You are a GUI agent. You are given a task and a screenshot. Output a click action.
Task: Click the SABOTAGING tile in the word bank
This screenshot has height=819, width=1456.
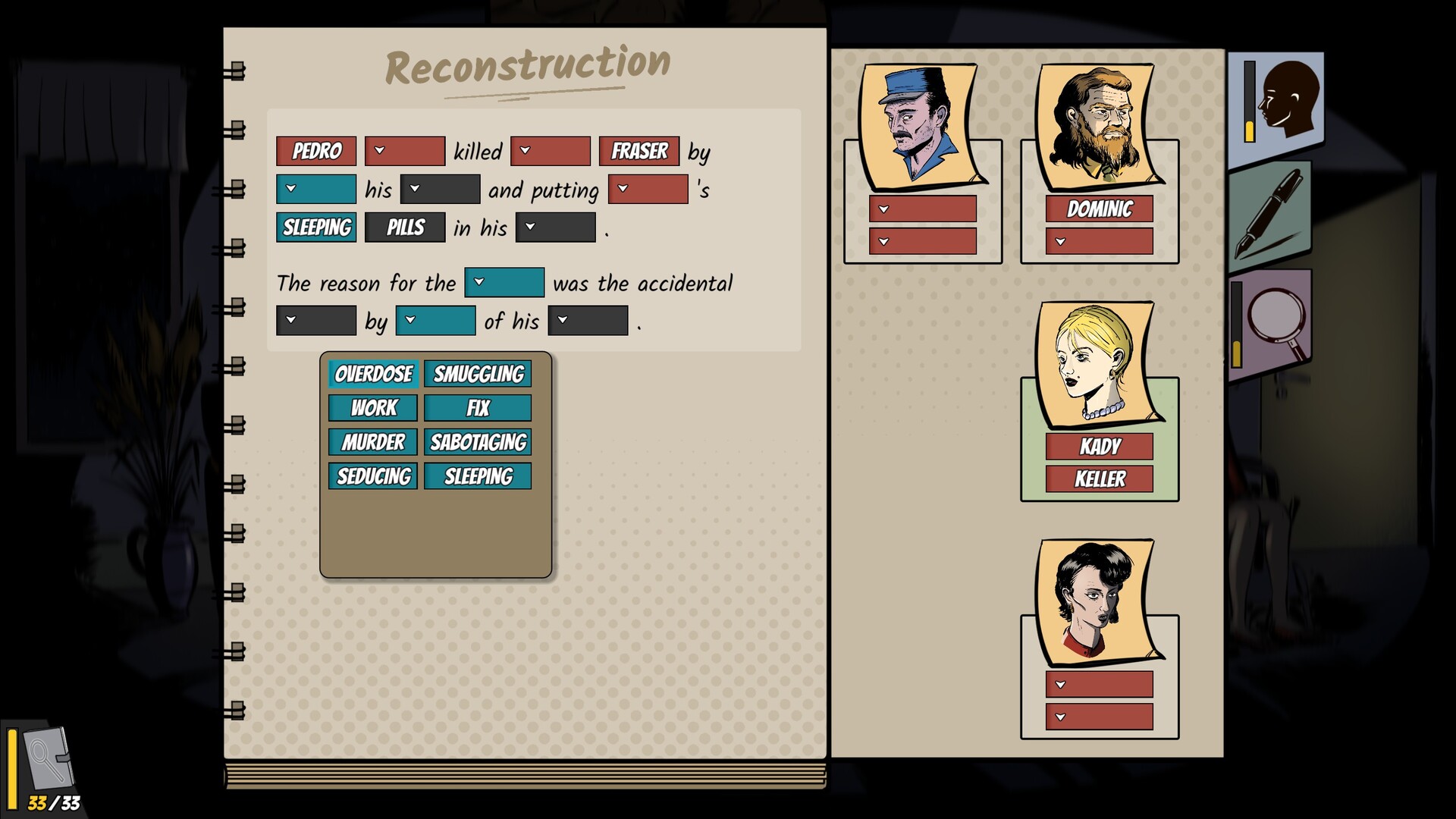478,442
